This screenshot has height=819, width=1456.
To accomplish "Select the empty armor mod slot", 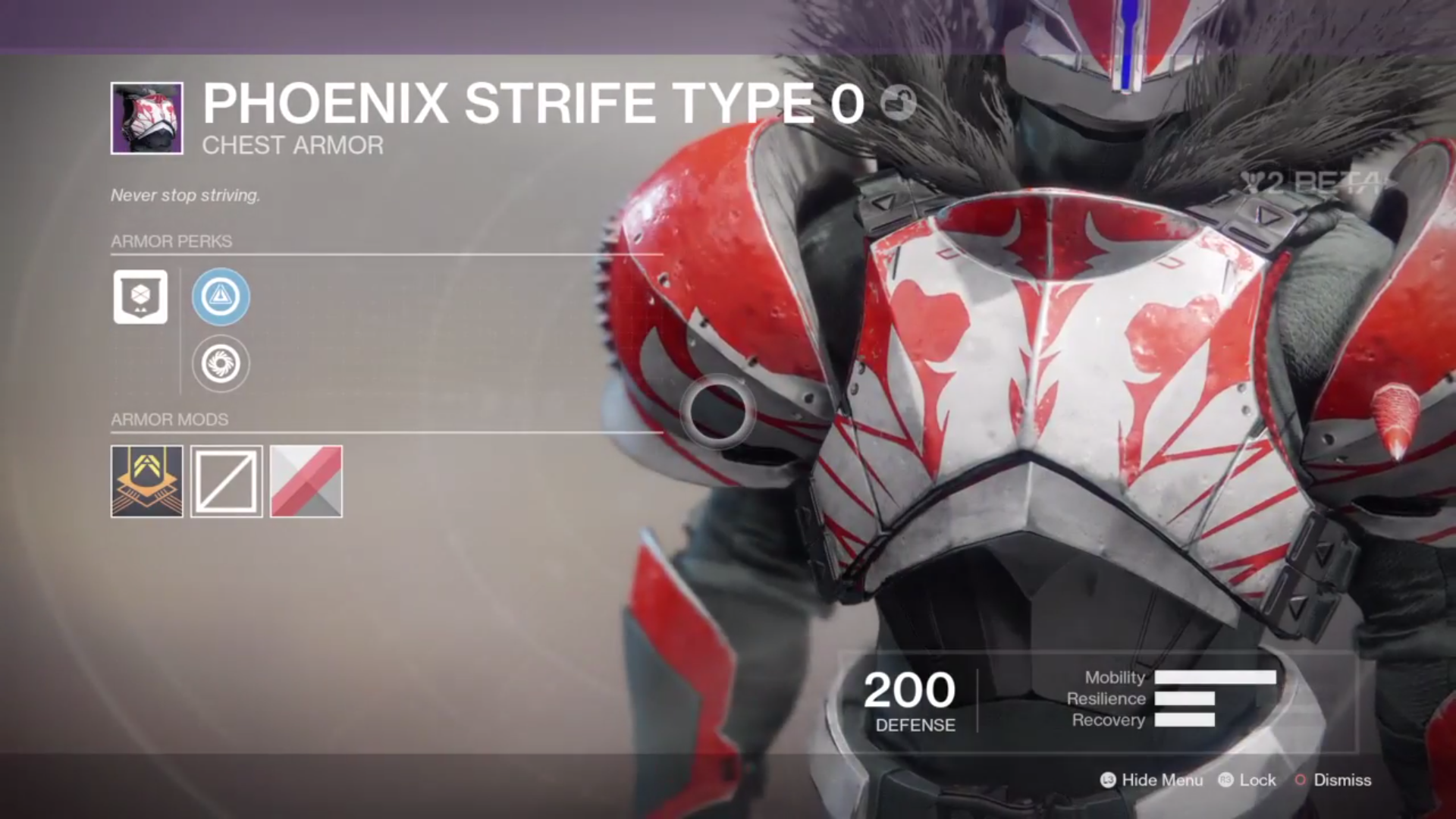I will pos(226,482).
